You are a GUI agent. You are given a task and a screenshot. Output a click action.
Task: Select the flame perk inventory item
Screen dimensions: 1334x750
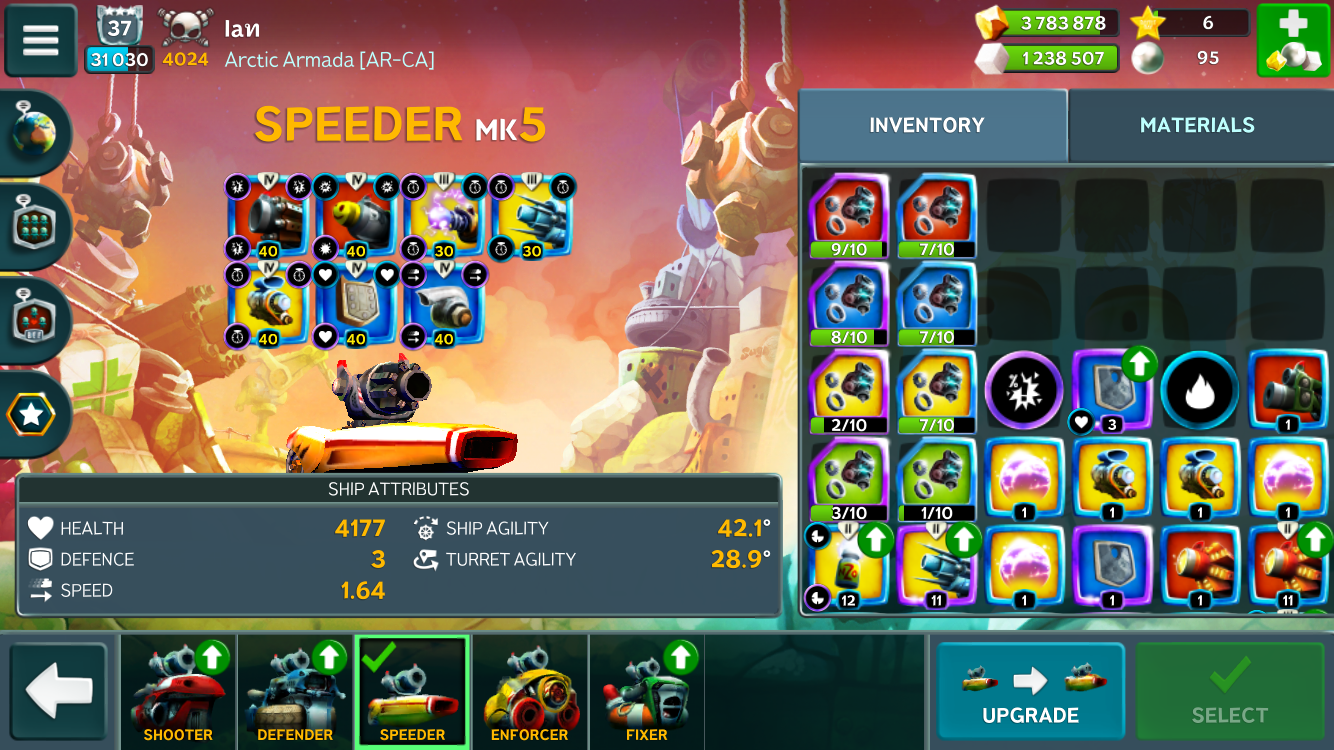click(1200, 390)
